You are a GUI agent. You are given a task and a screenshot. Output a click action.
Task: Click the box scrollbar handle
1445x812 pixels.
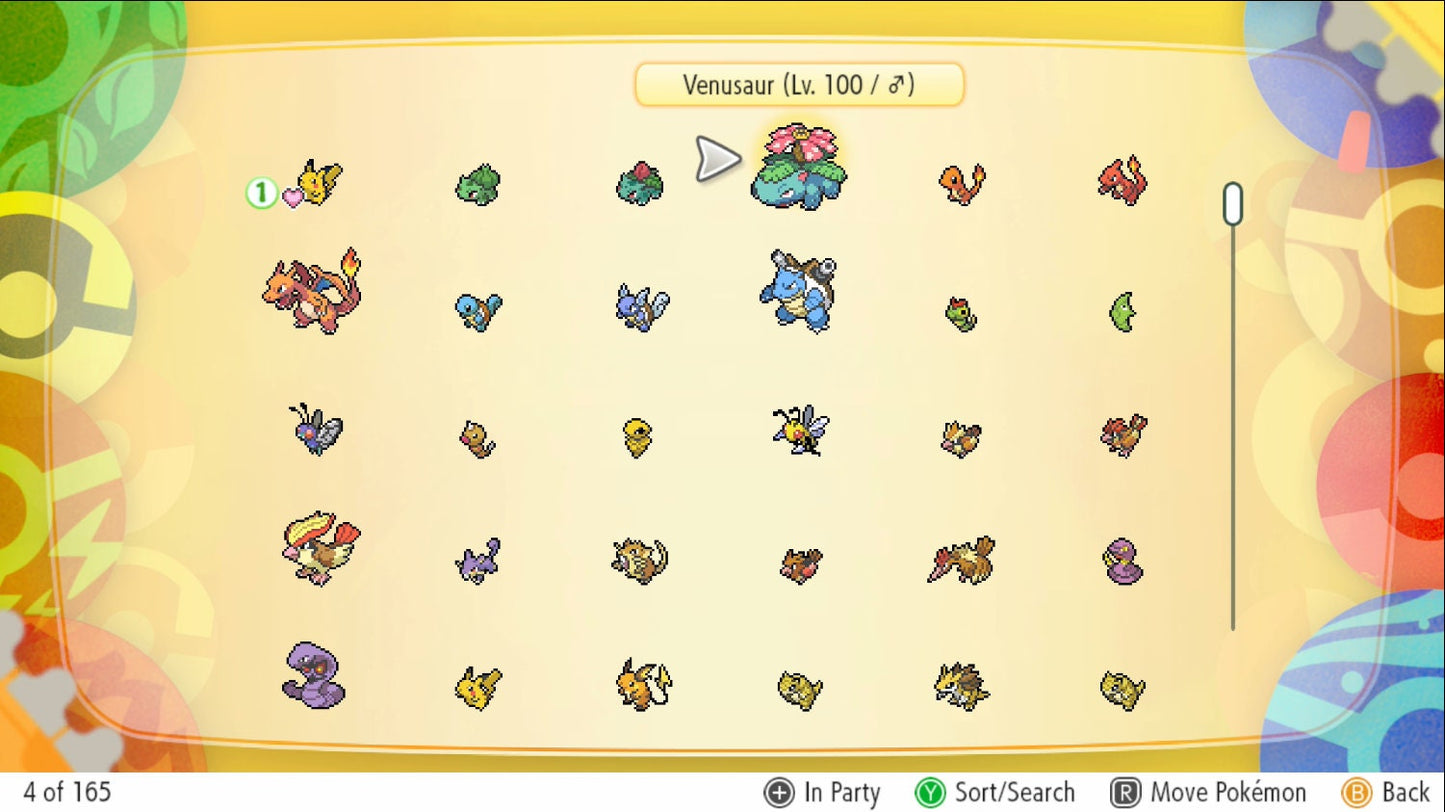[1233, 204]
